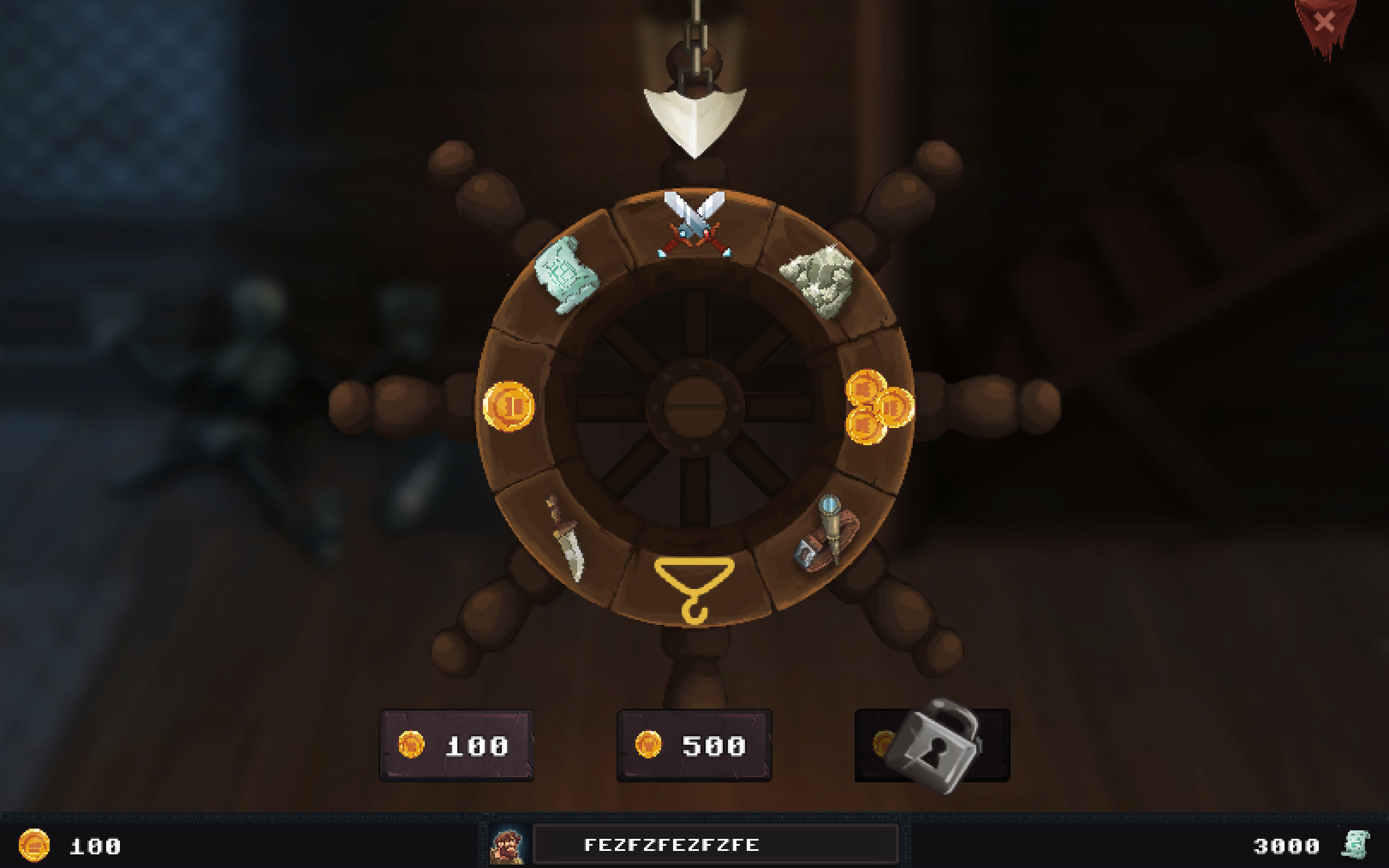Click the FEZFZFEZFZFE player name field
The height and width of the screenshot is (868, 1389).
[715, 845]
